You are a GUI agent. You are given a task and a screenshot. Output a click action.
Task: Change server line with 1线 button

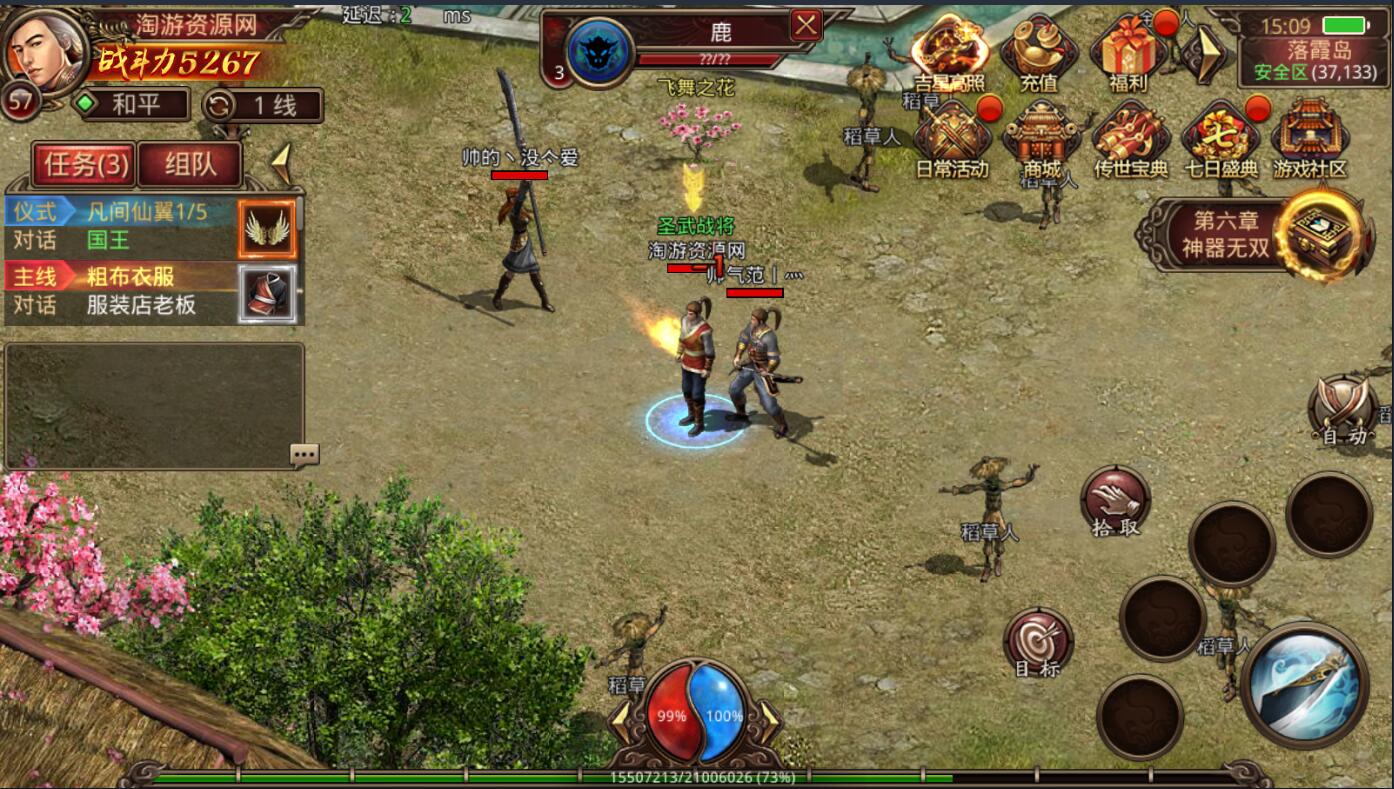pos(263,105)
